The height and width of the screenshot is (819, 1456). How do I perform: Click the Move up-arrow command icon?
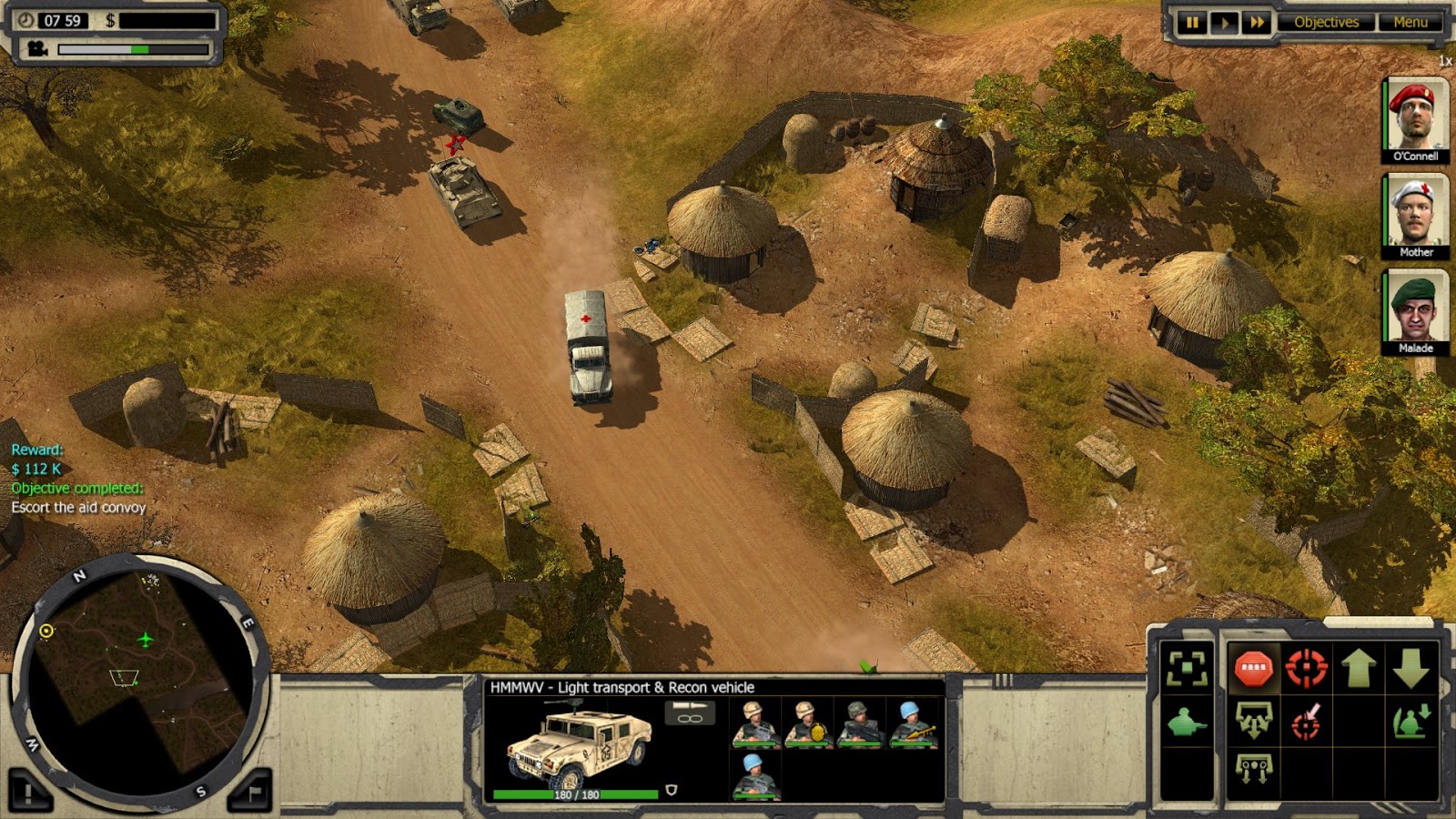click(1359, 667)
